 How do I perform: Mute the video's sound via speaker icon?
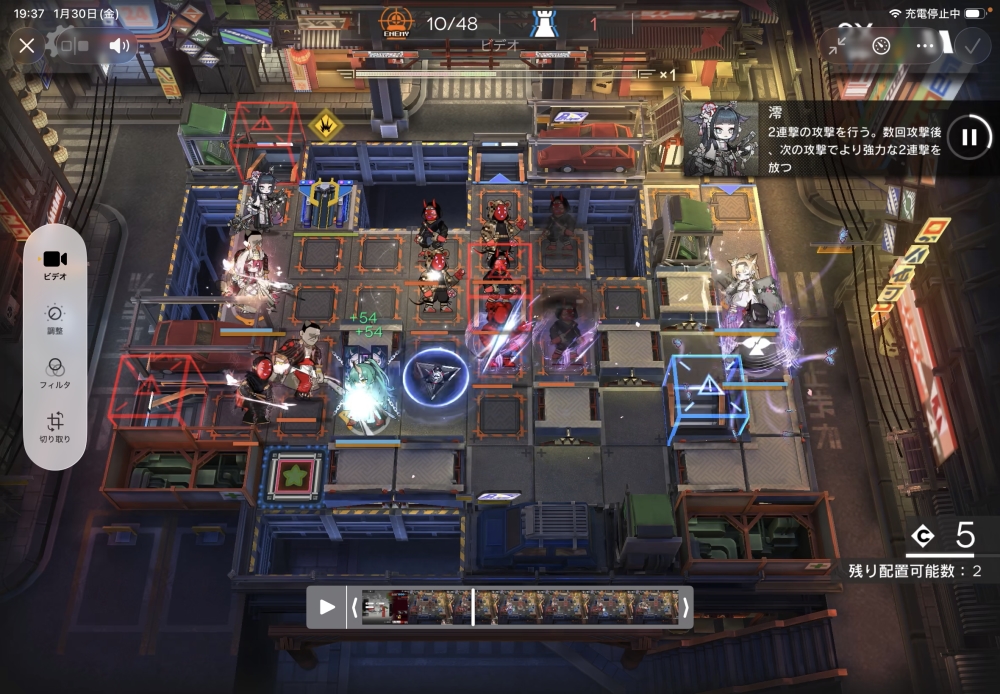point(120,45)
